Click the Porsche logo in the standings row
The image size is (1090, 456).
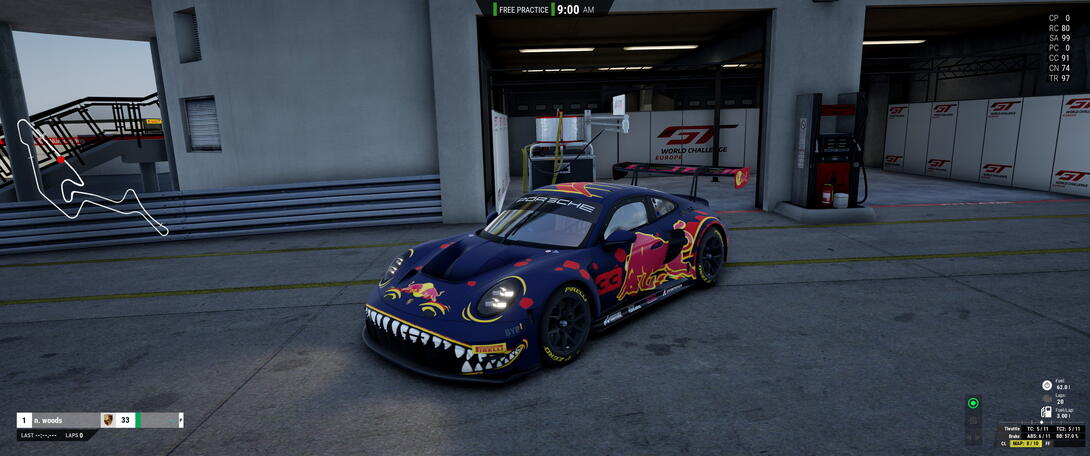click(108, 420)
